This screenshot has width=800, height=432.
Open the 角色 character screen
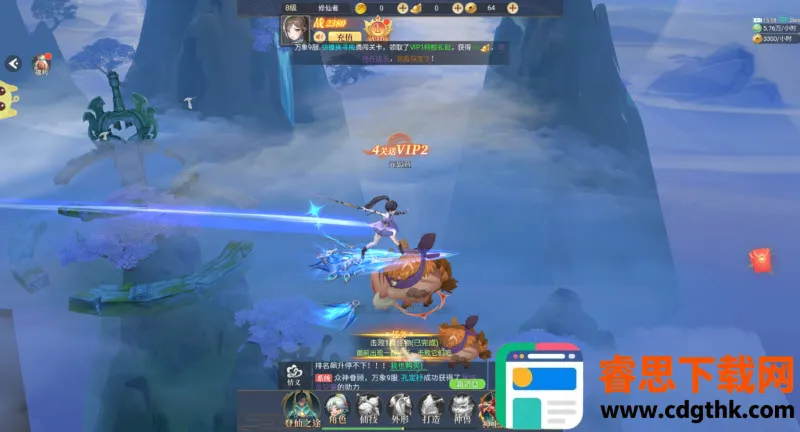tap(337, 408)
